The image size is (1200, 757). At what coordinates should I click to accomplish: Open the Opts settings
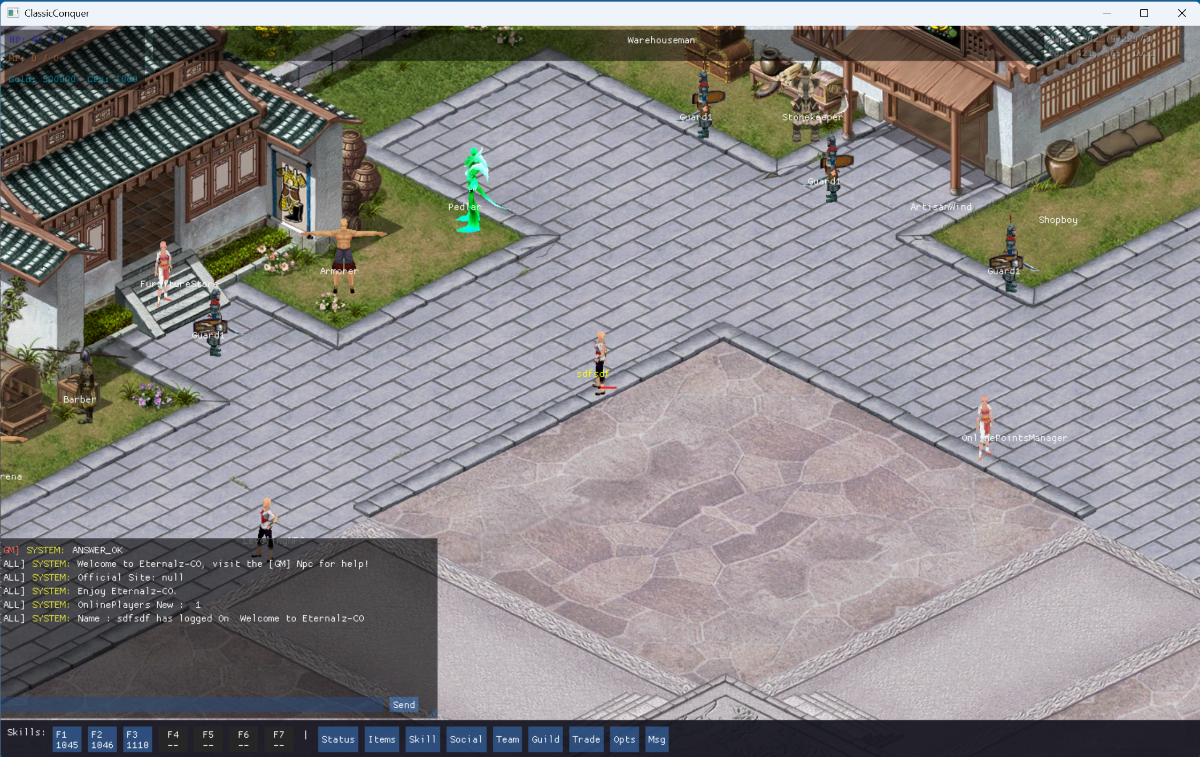point(624,740)
